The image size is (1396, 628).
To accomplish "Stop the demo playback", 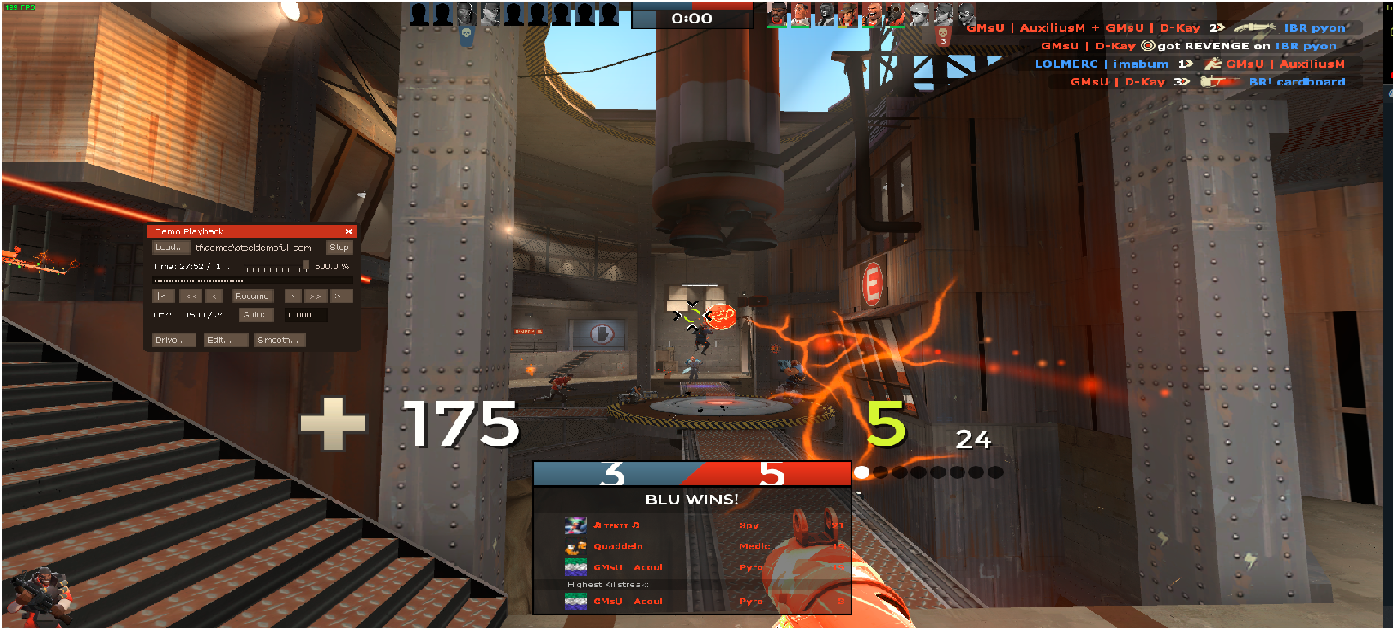I will (340, 247).
